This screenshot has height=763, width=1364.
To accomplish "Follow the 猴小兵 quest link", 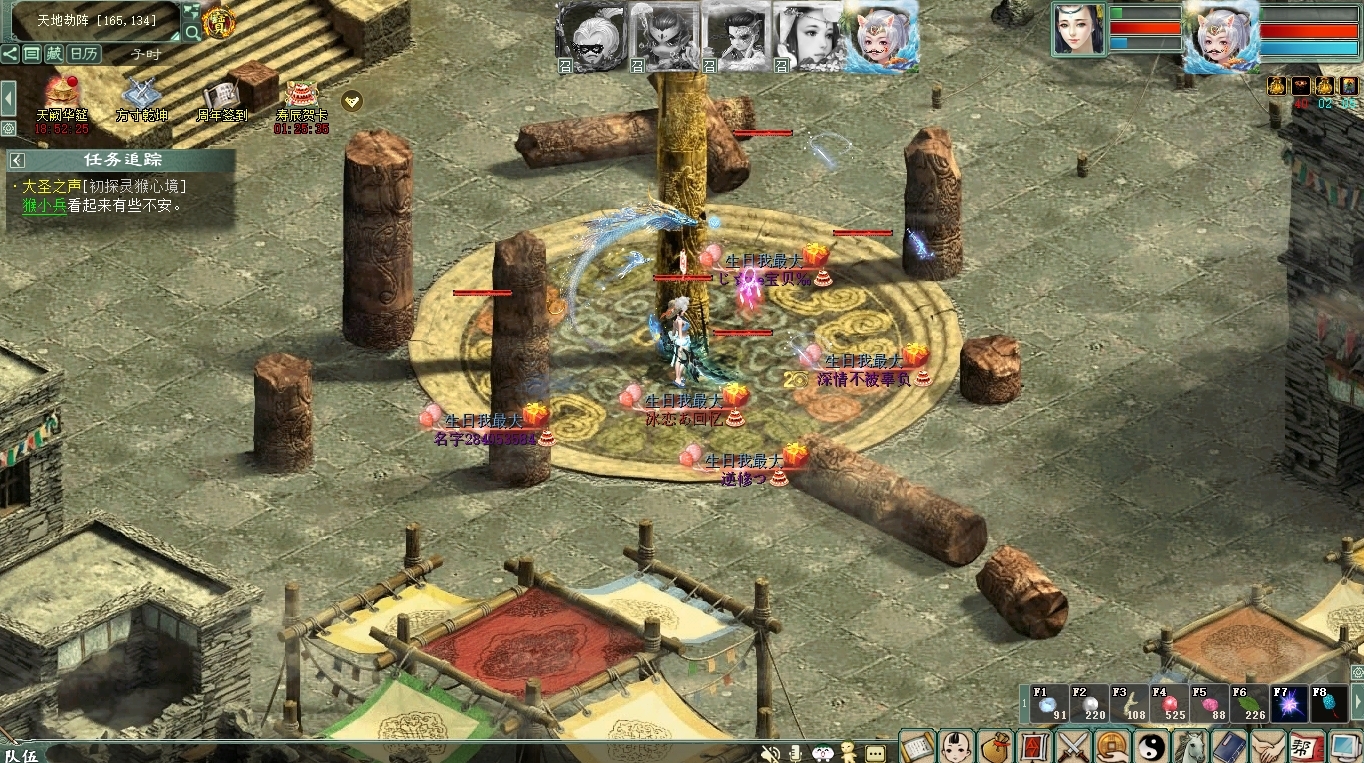I will click(x=44, y=206).
